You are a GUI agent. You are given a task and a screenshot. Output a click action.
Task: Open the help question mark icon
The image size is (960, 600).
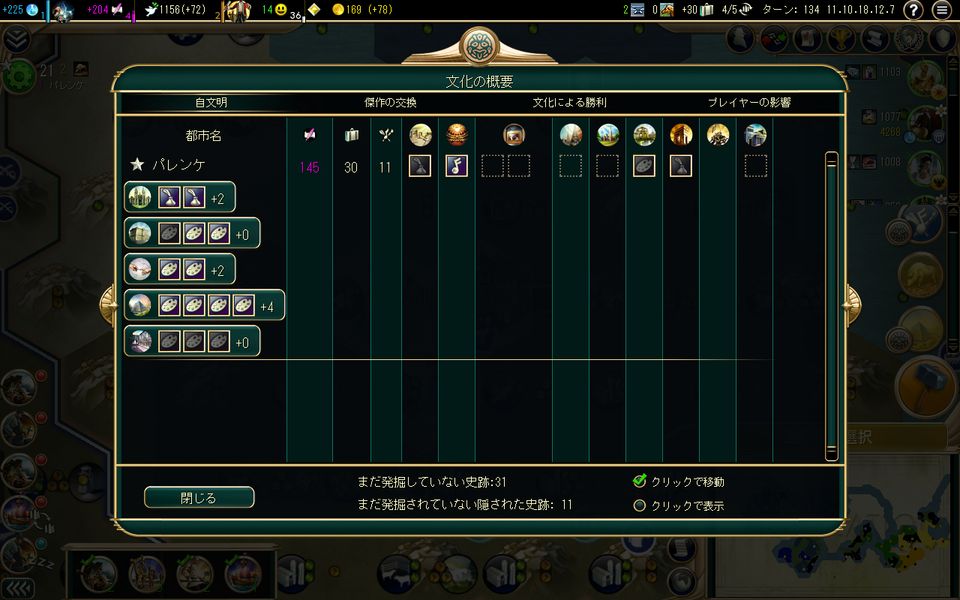coord(913,11)
